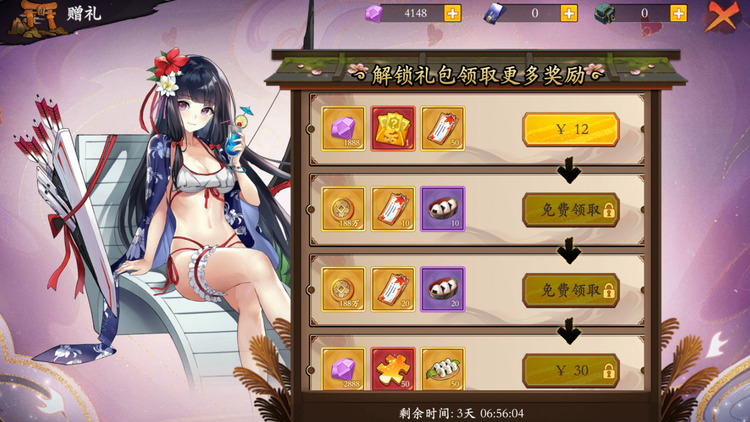
Task: Select the 2888 purple gem reward
Action: [343, 369]
